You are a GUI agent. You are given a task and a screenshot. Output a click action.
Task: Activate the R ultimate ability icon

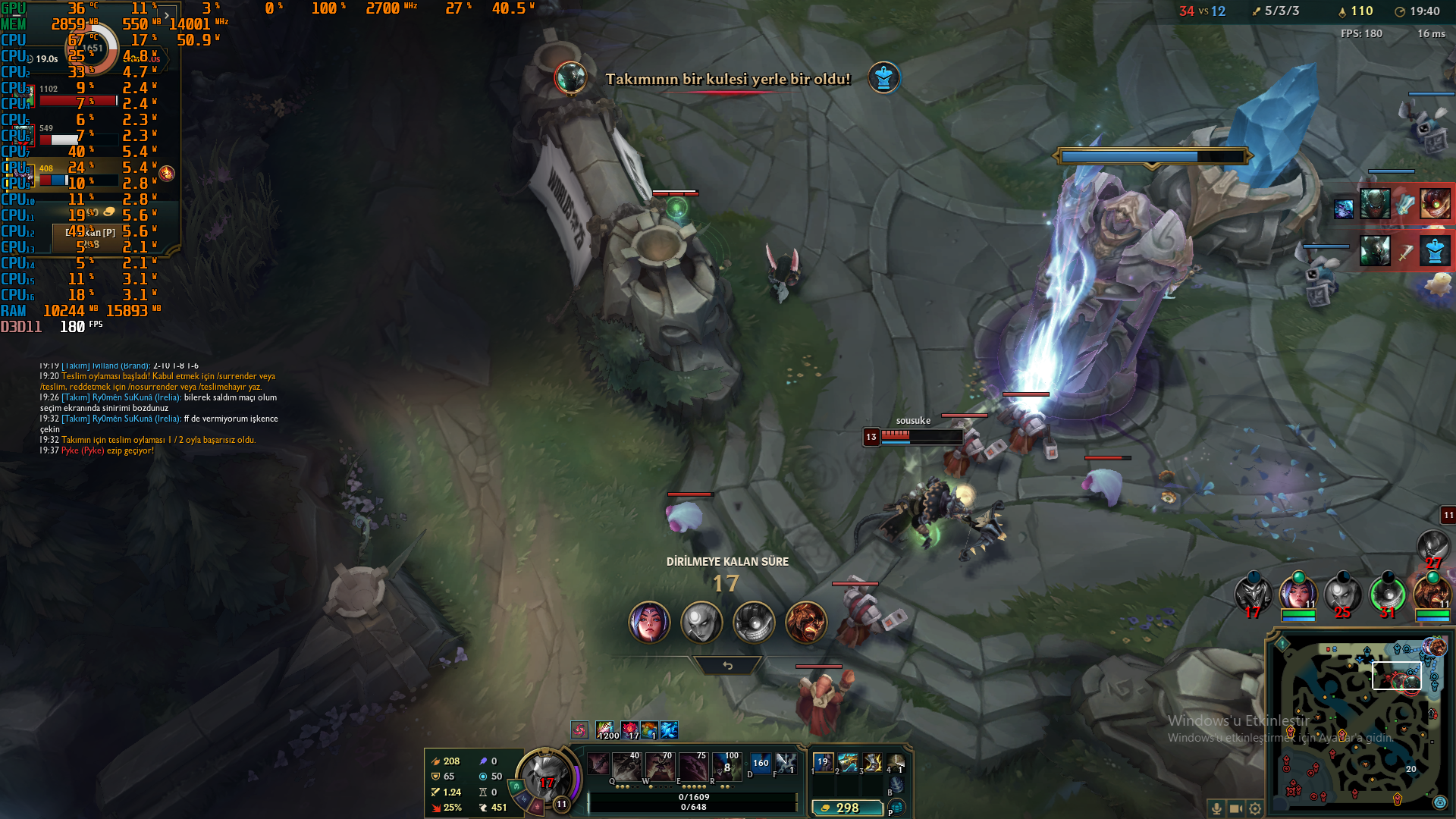[726, 767]
